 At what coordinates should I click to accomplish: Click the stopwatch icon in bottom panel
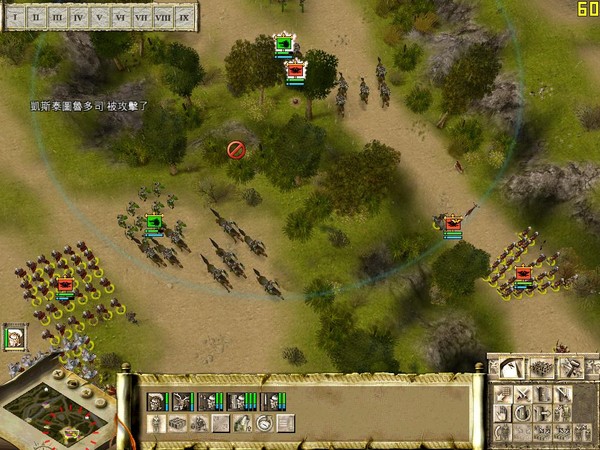(263, 424)
